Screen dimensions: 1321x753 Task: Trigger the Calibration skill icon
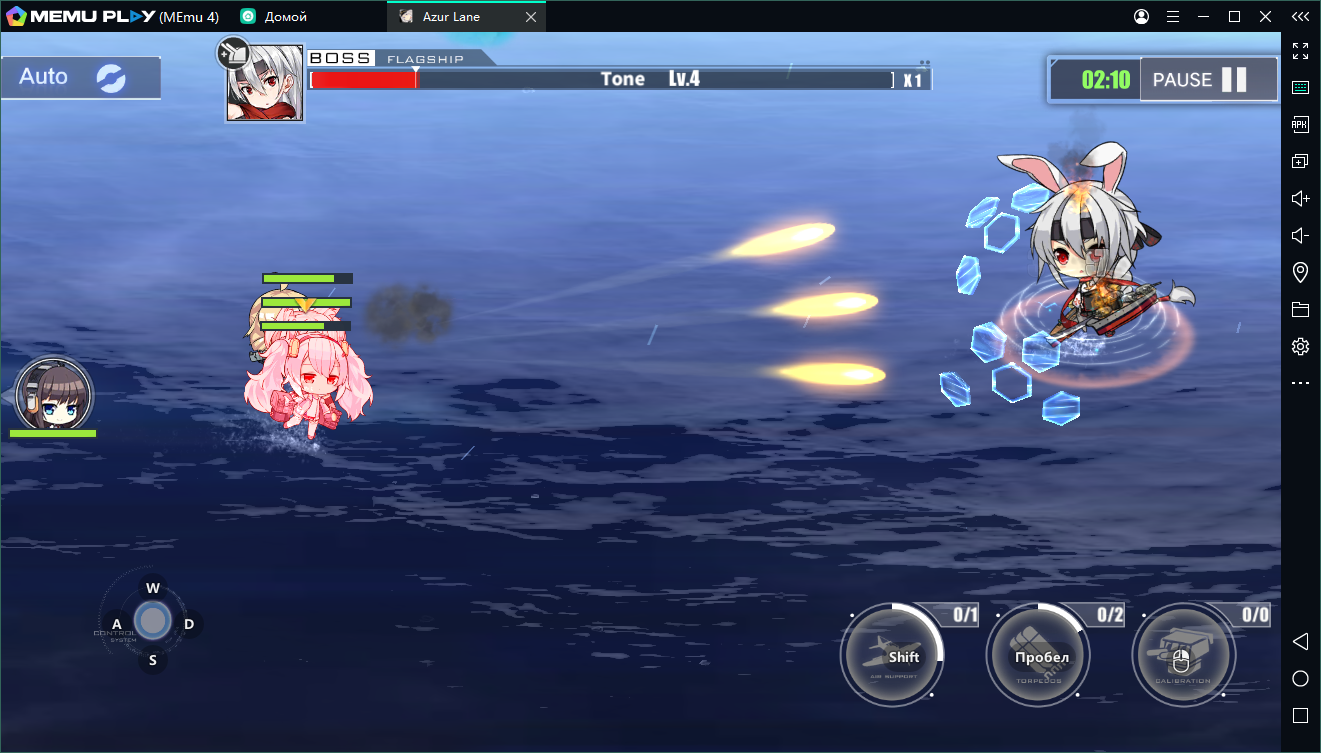coord(1184,655)
